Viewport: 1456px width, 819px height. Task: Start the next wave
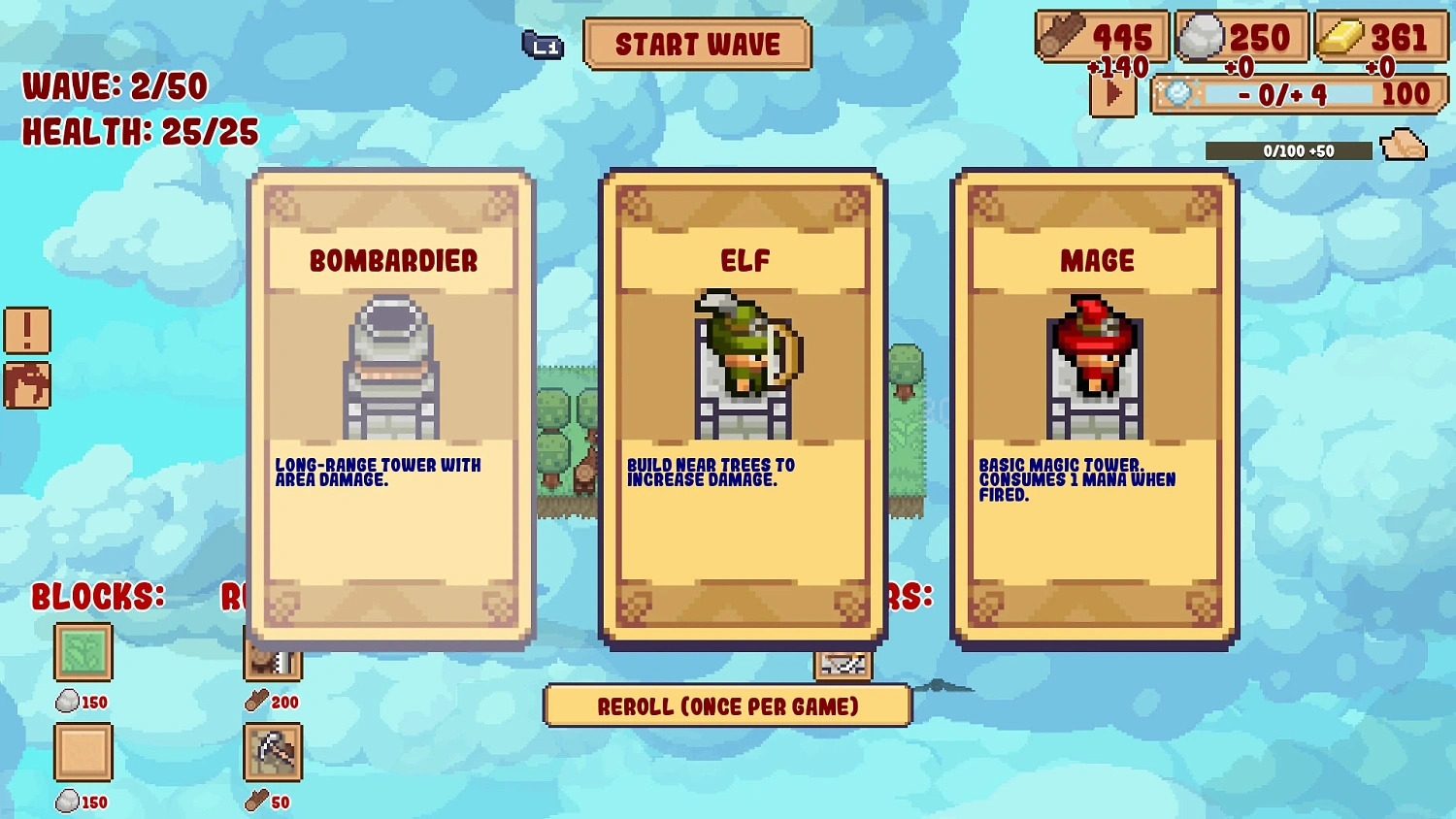[697, 45]
